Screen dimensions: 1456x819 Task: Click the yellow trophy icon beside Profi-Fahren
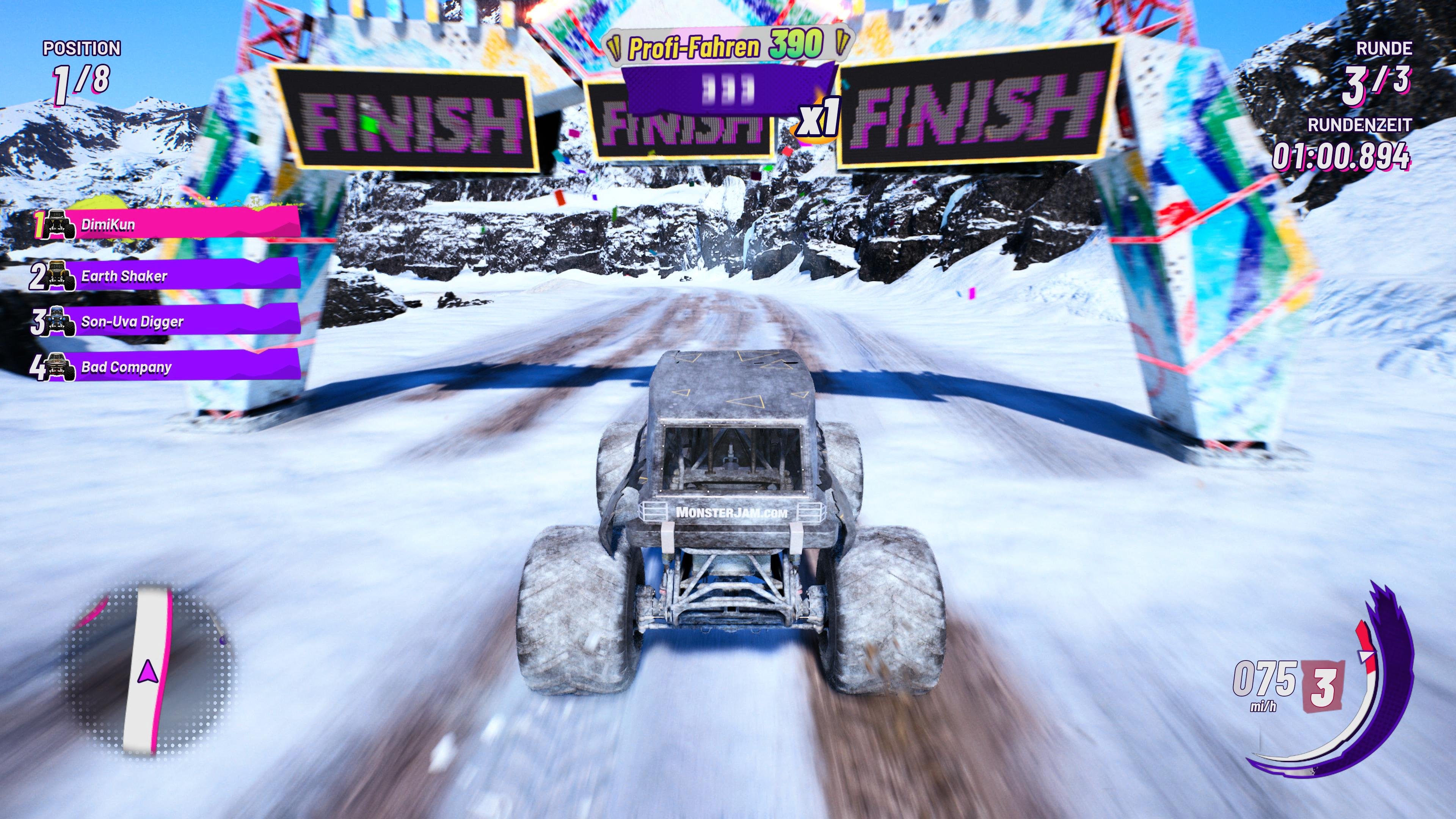point(615,47)
